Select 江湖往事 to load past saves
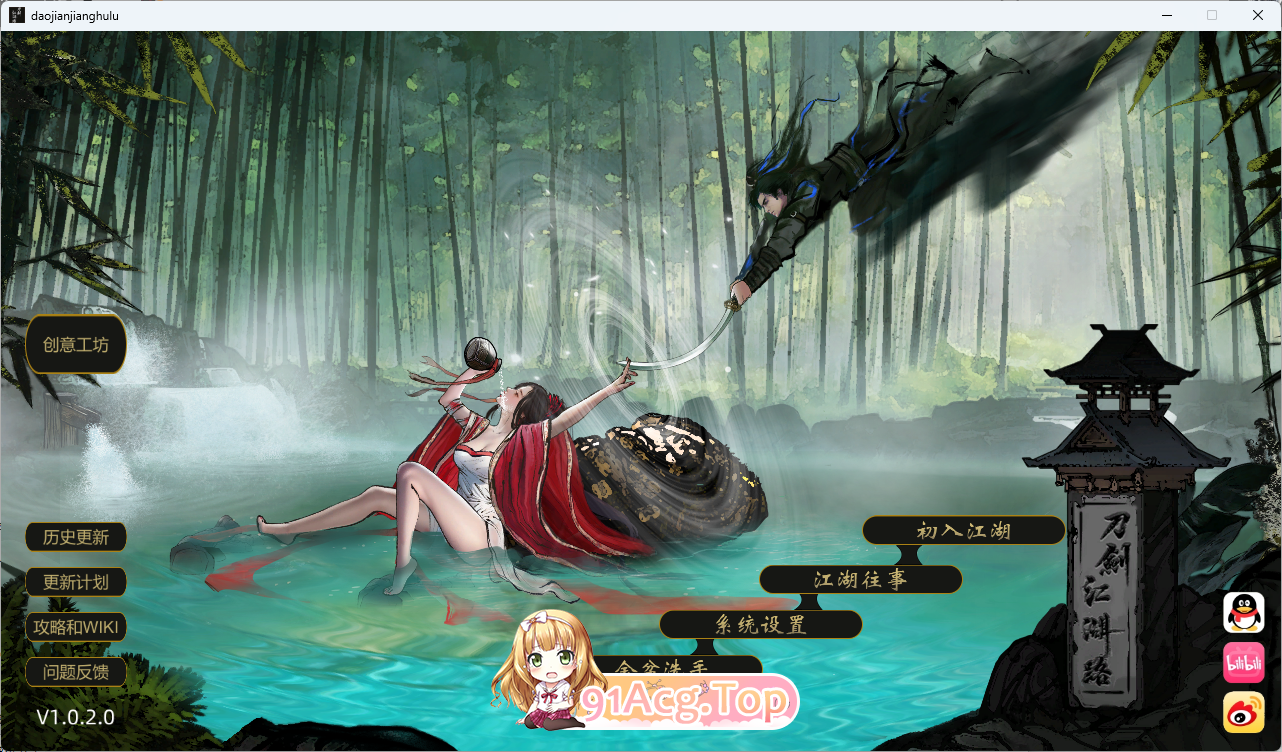Image resolution: width=1282 pixels, height=752 pixels. (861, 579)
